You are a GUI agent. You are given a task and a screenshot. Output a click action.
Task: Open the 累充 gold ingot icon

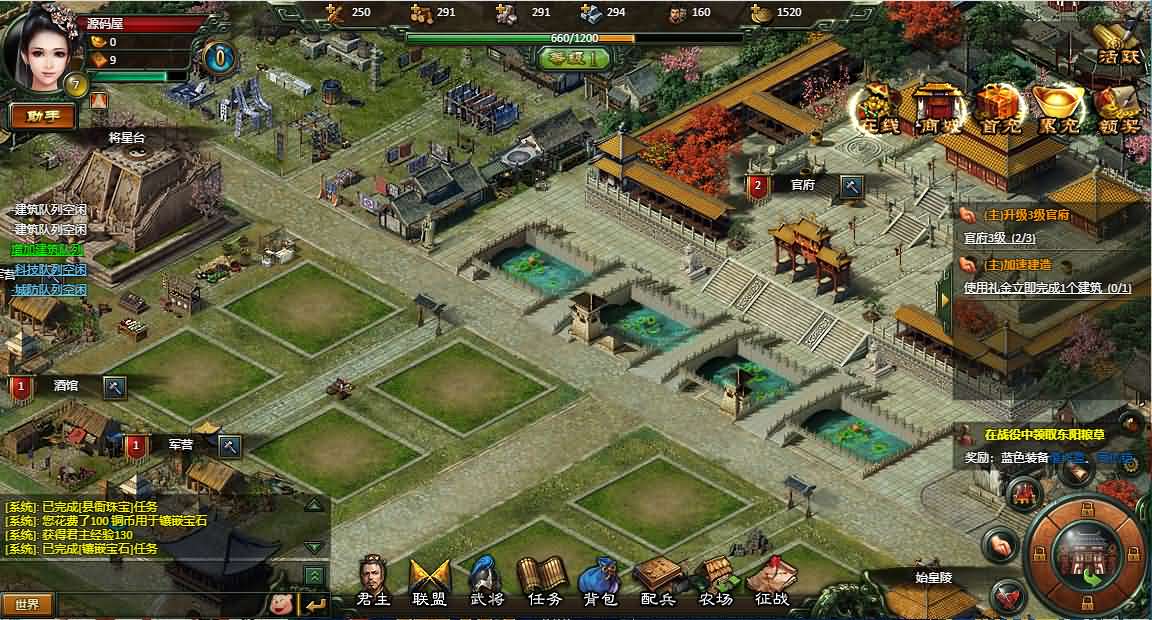click(x=1057, y=107)
